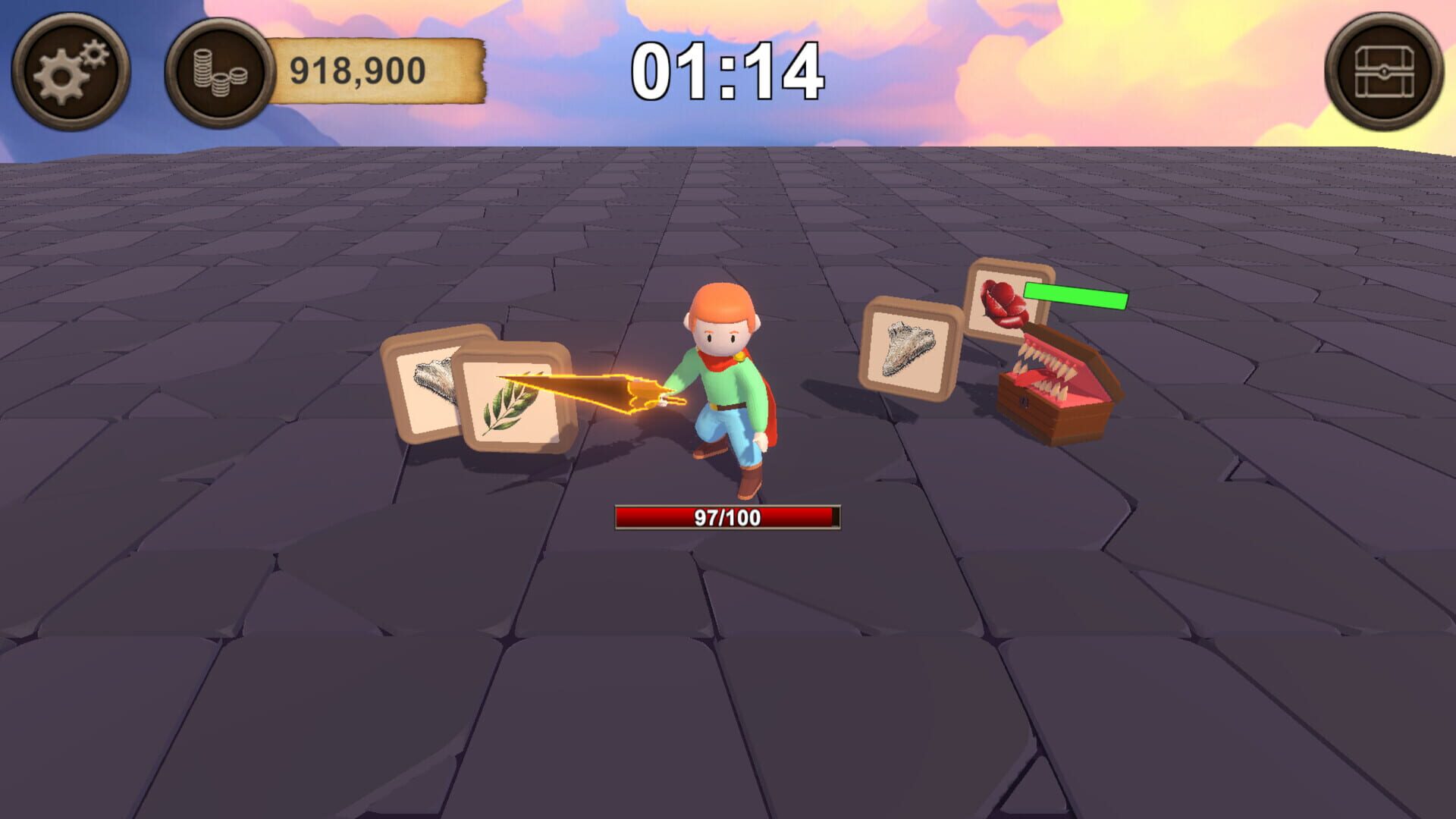This screenshot has height=819, width=1456.
Task: Click the 918,900 coin balance banner
Action: (x=356, y=70)
